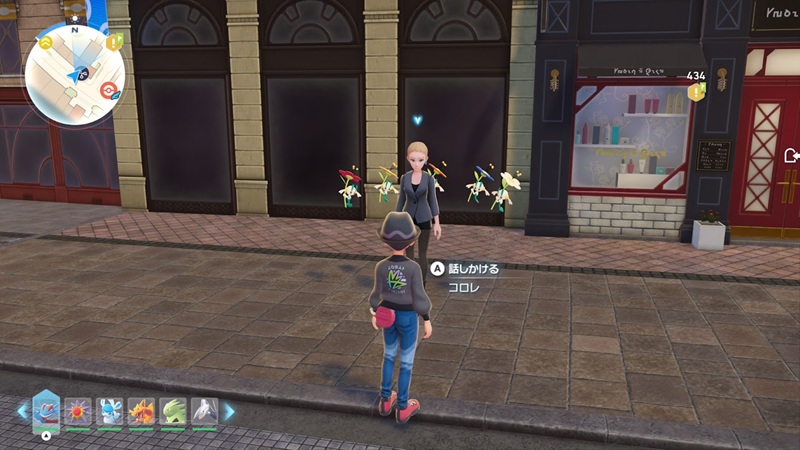Select the Pokémon Center marker on minimap
The width and height of the screenshot is (800, 450).
pyautogui.click(x=110, y=88)
